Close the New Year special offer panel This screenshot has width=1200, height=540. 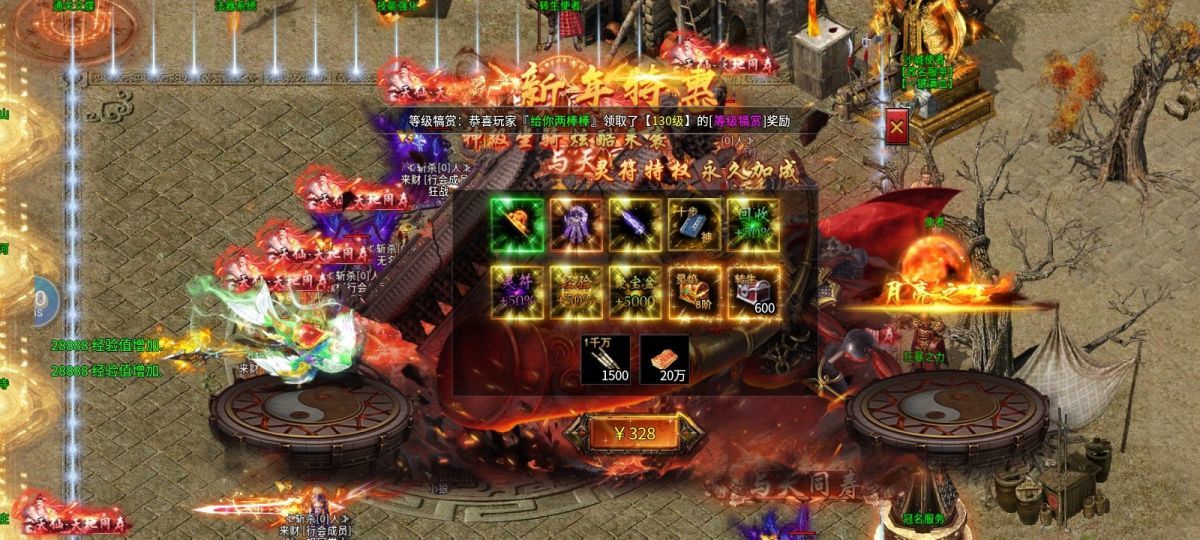coord(897,127)
